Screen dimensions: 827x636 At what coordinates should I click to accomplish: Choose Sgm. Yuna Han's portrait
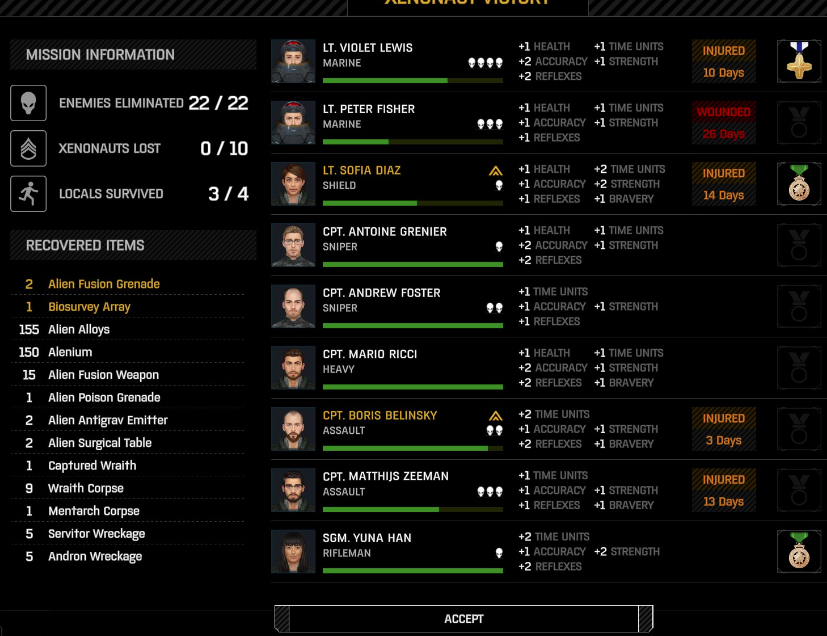coord(294,551)
